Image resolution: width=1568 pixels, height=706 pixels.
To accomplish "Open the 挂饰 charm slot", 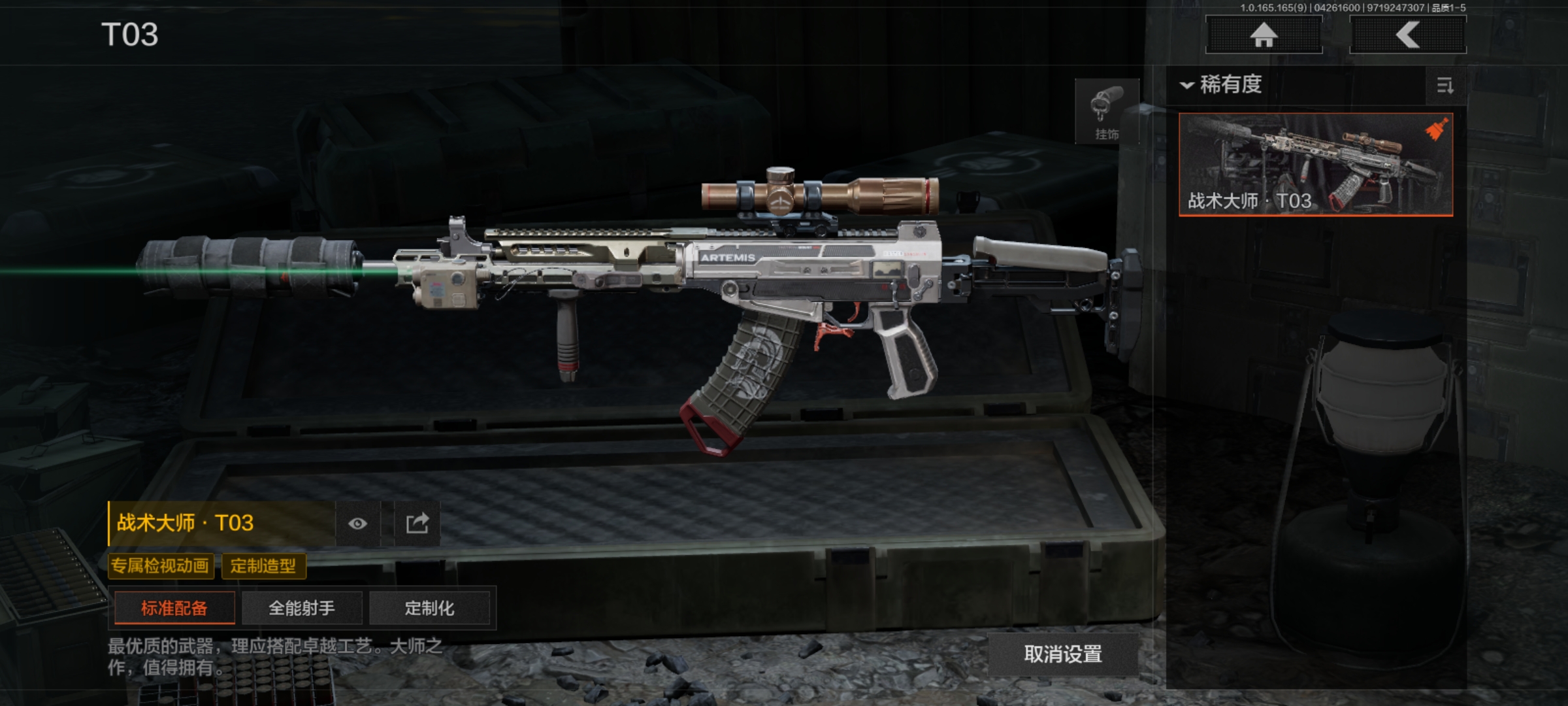I will [x=1107, y=112].
